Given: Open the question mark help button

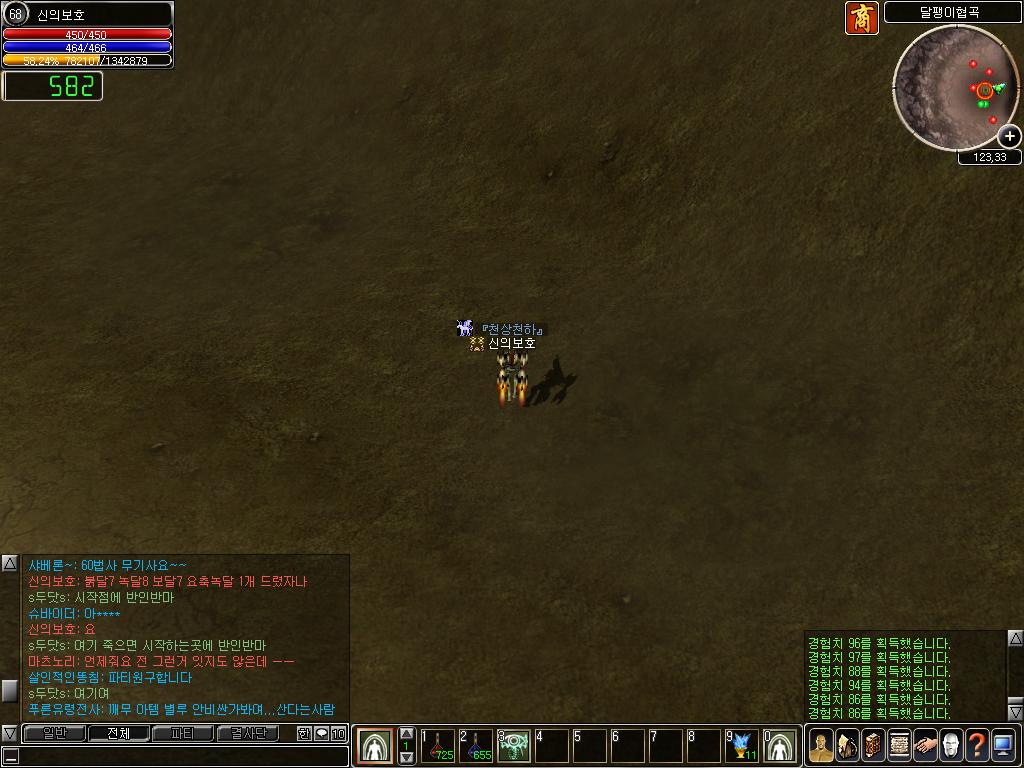Looking at the screenshot, I should click(977, 746).
